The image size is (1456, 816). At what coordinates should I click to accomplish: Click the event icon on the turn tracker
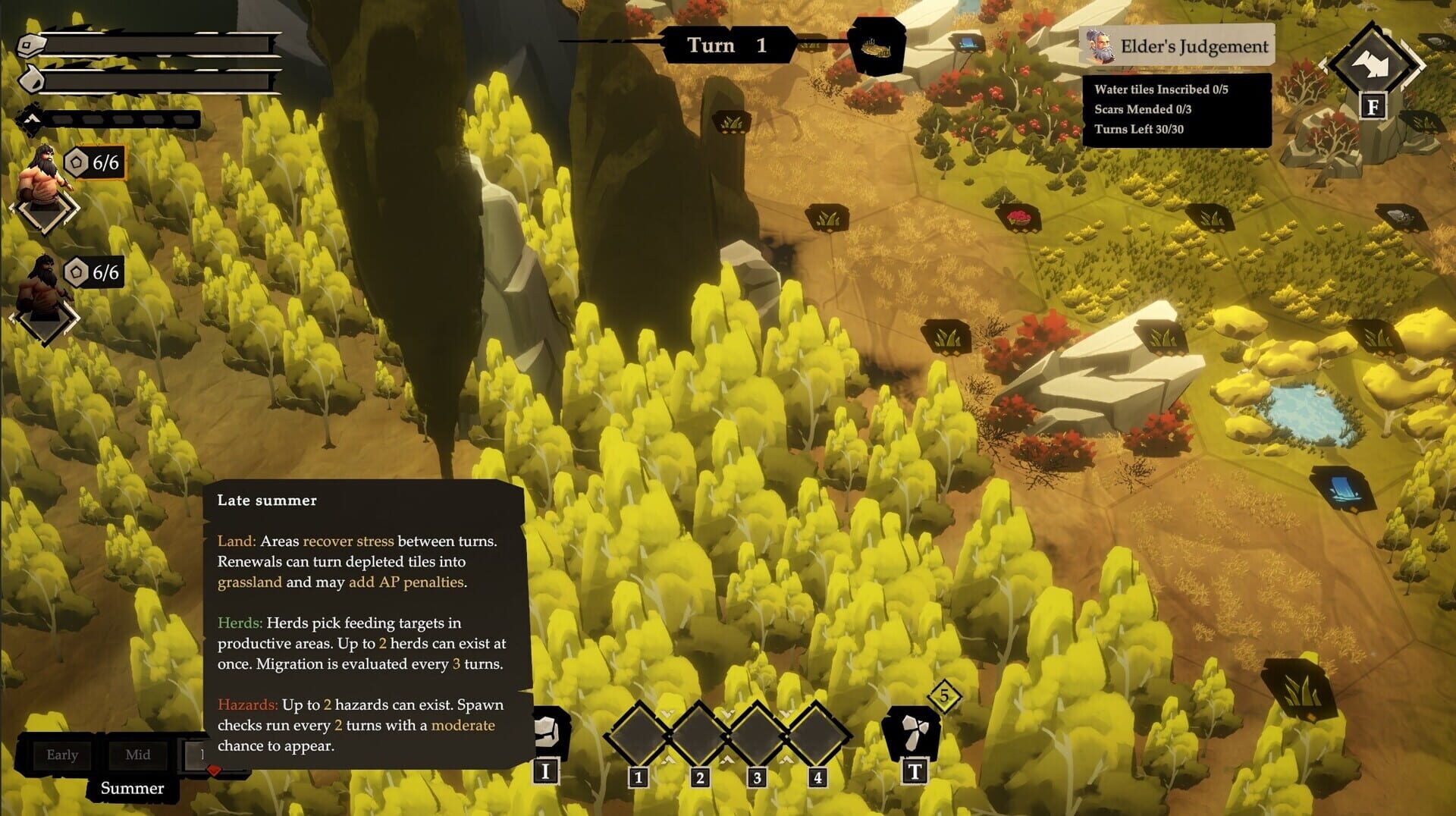(x=877, y=47)
